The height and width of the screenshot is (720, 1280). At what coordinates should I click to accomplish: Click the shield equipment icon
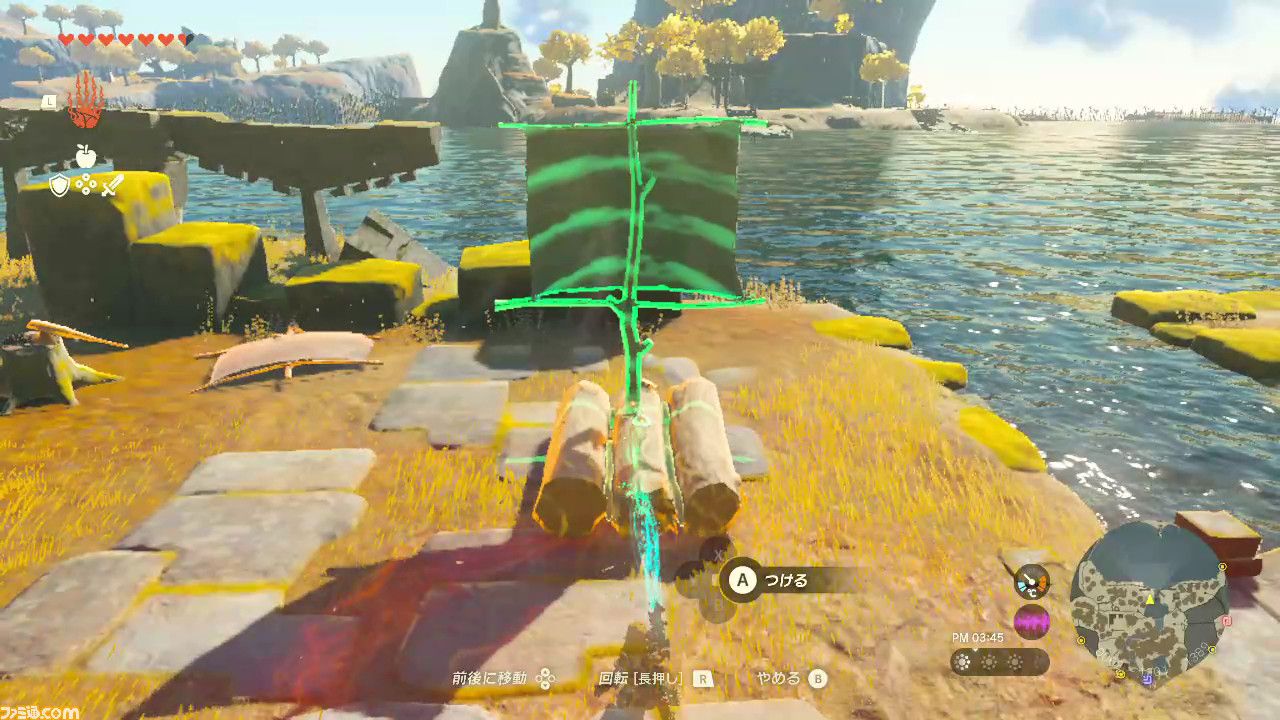pos(59,184)
